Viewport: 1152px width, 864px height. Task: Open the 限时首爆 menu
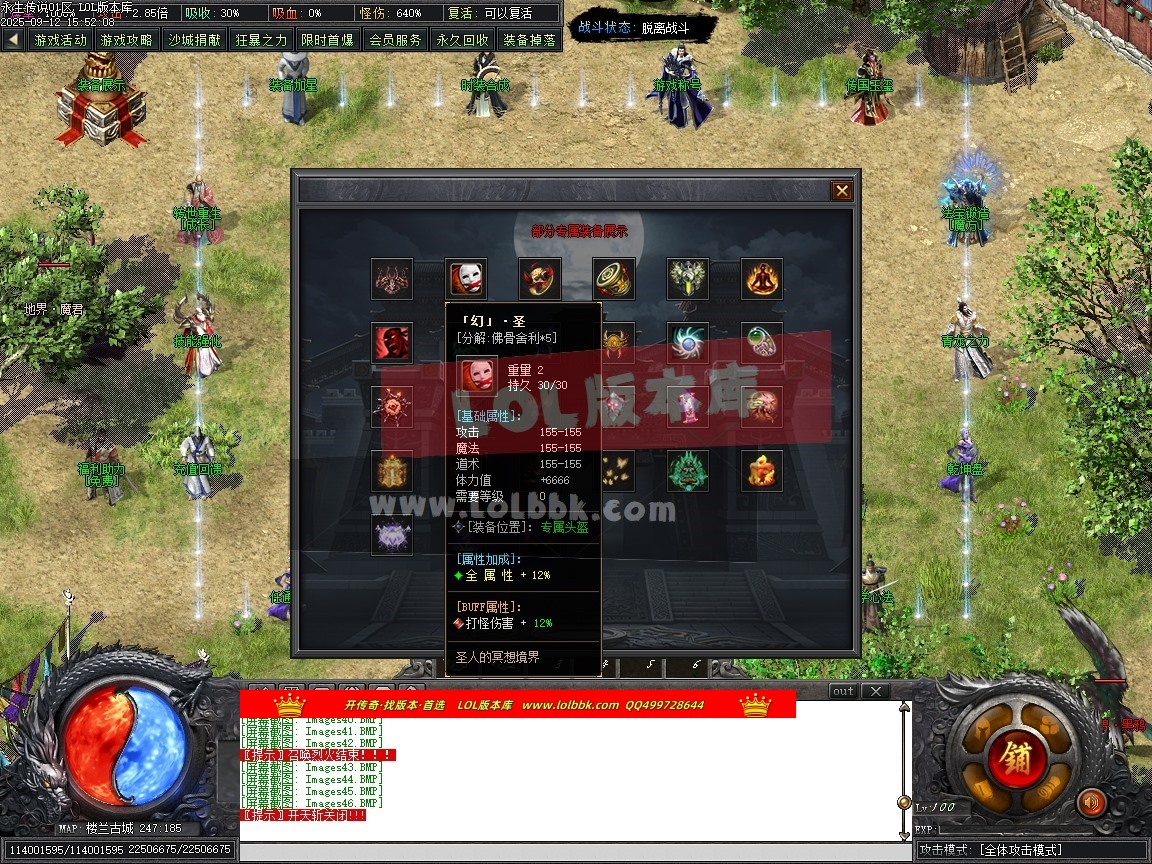click(327, 40)
